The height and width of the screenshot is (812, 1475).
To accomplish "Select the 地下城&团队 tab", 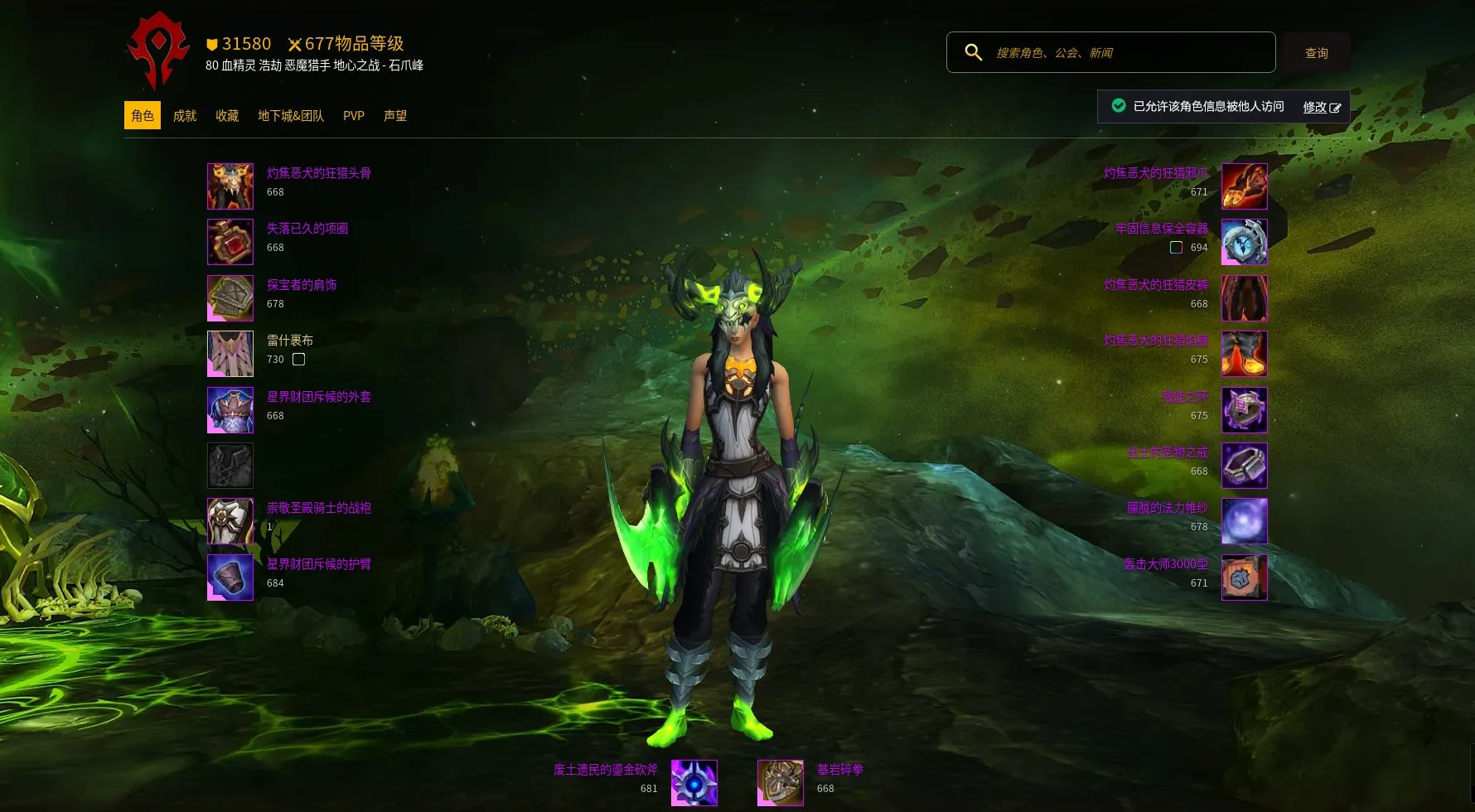I will 291,116.
